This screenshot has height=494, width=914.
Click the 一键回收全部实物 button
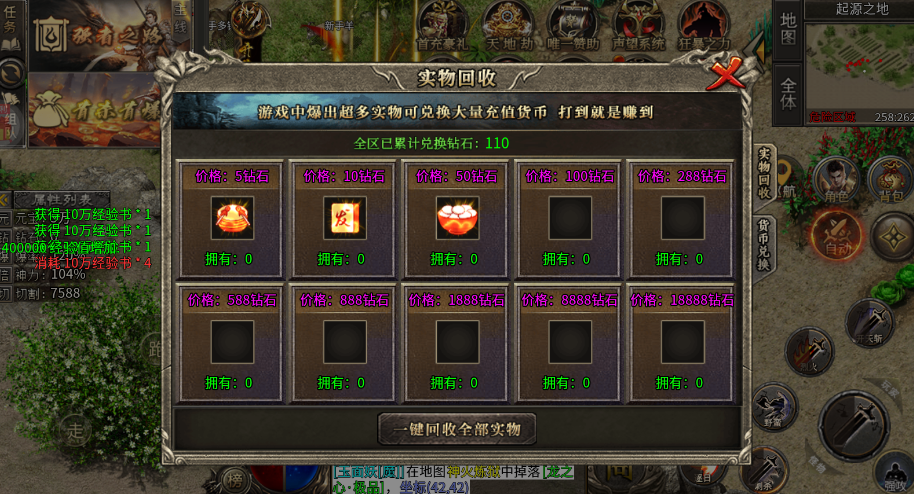(x=457, y=429)
